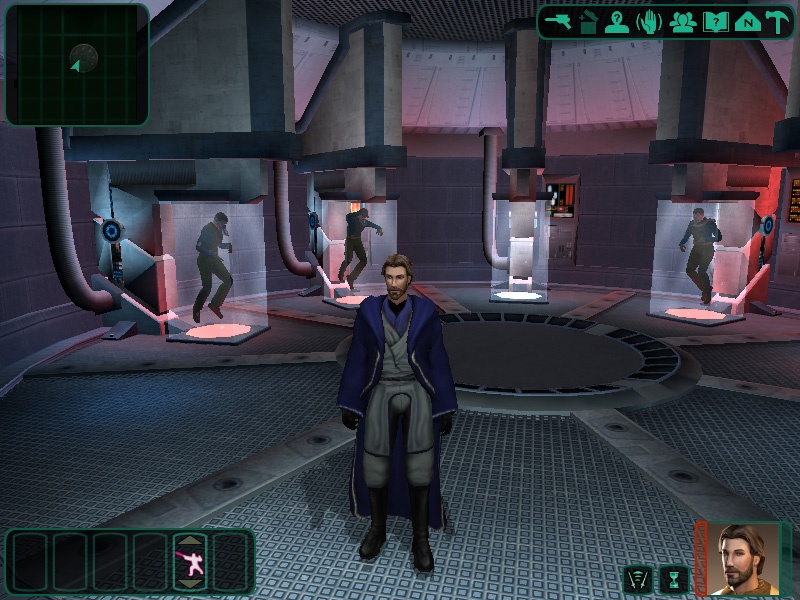Open the Abilities hand icon

650,22
